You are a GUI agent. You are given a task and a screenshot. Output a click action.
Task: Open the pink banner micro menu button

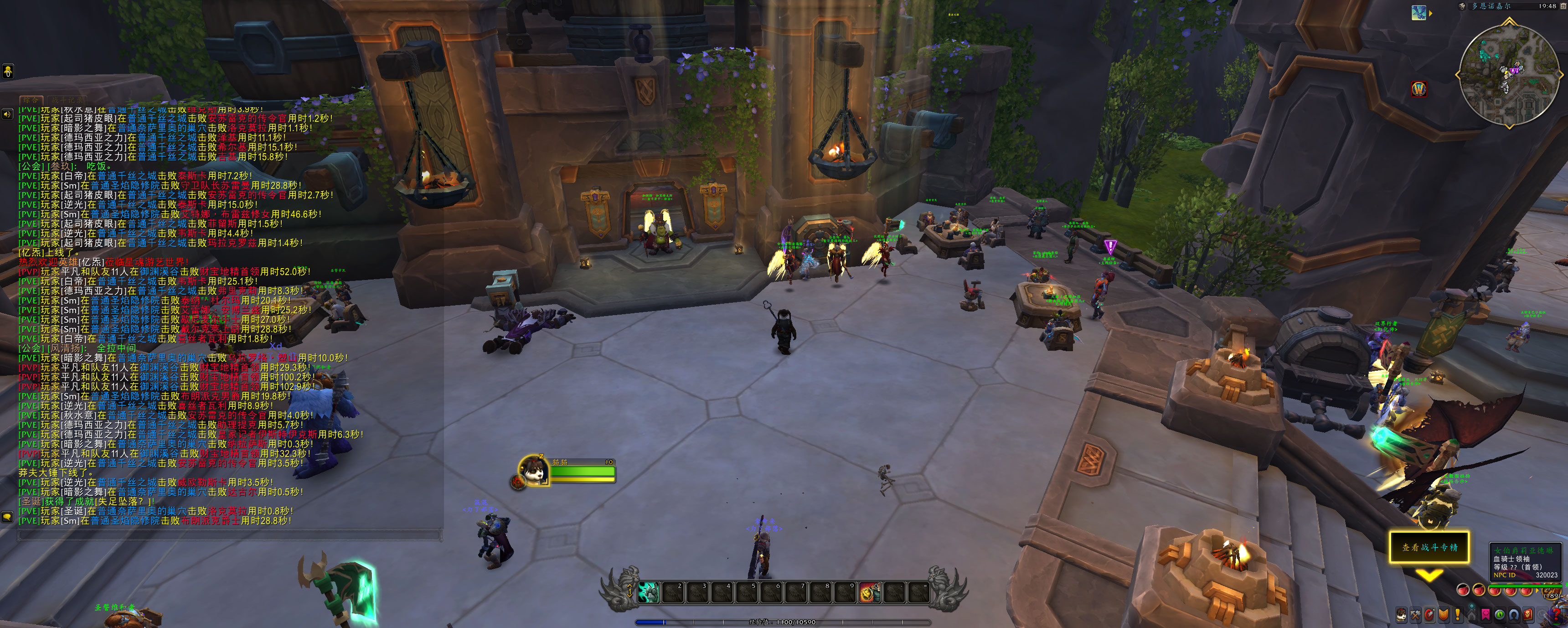[1485, 615]
